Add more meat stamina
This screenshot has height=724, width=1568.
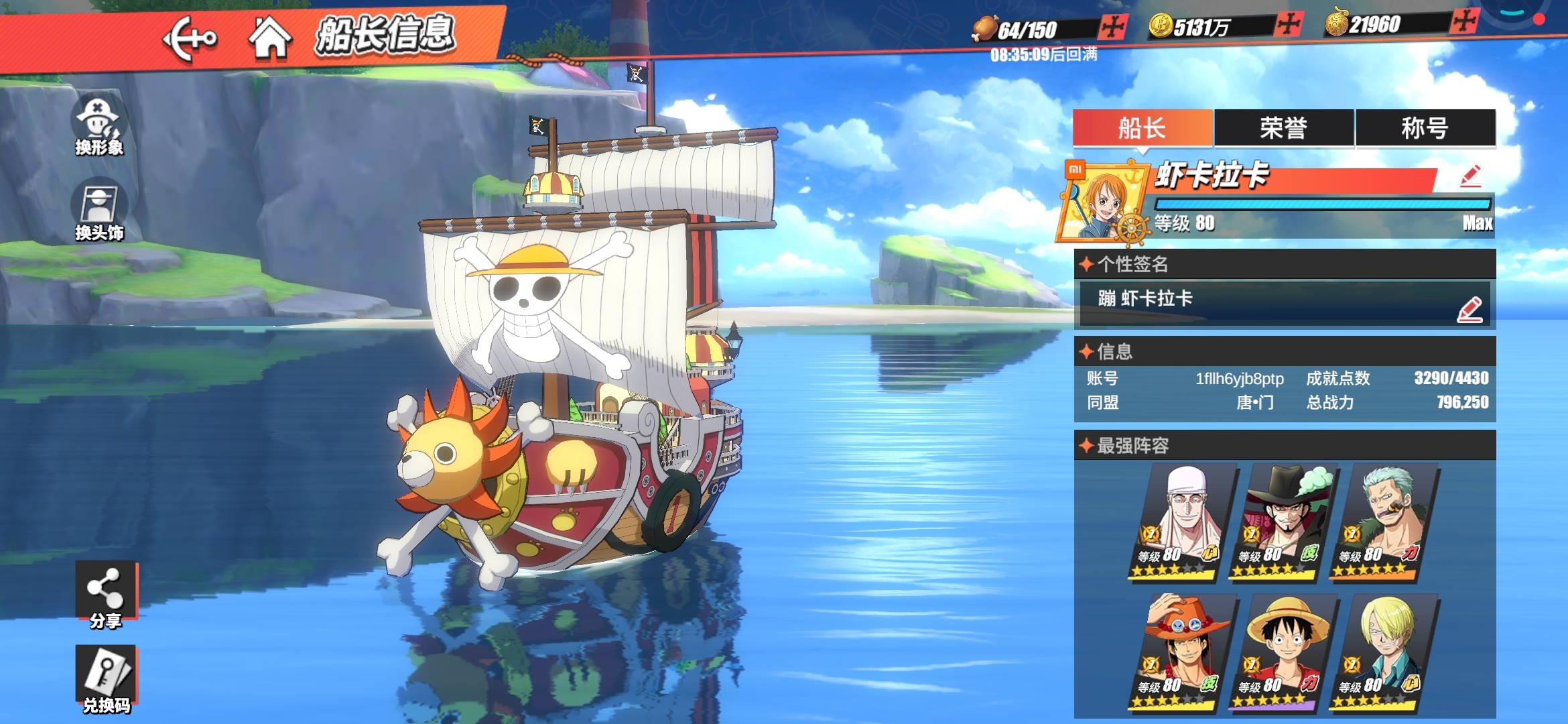coord(1113,27)
